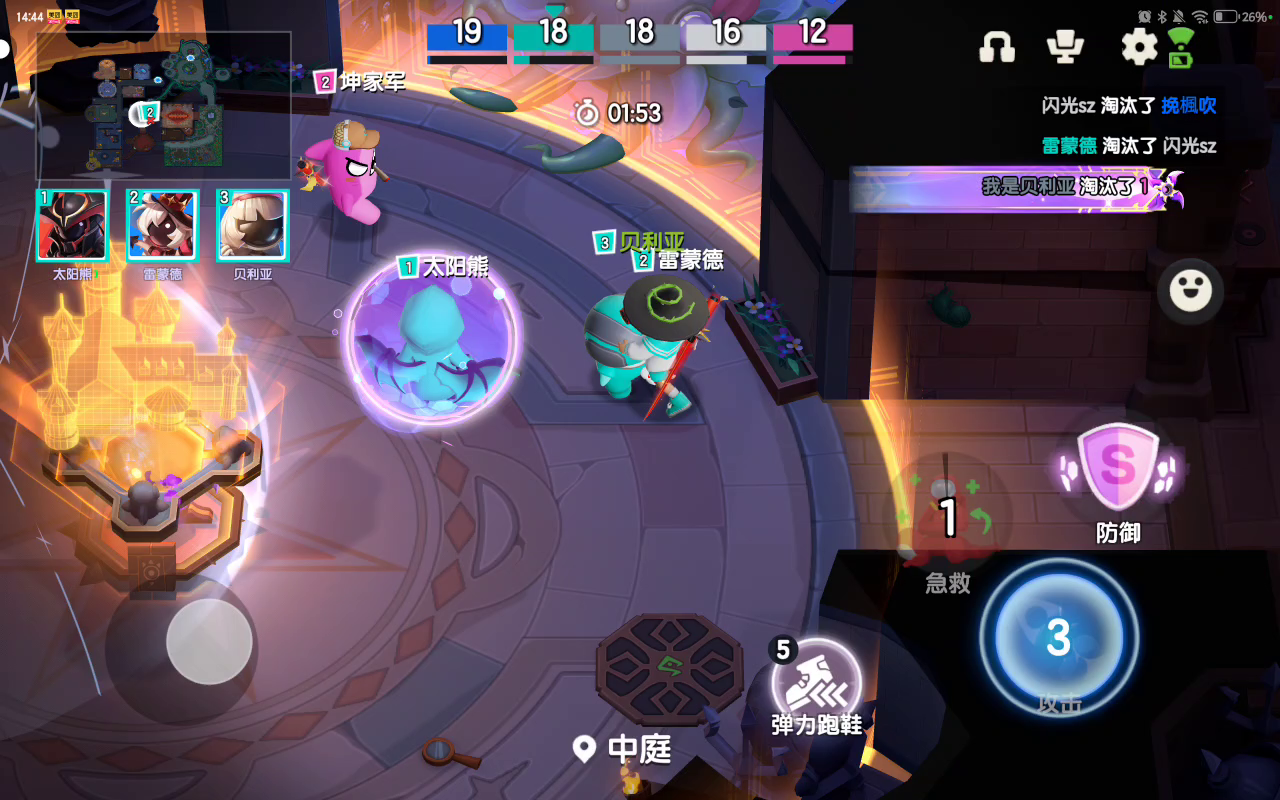
Task: Select teammate 太阳熊 portrait
Action: [x=72, y=226]
